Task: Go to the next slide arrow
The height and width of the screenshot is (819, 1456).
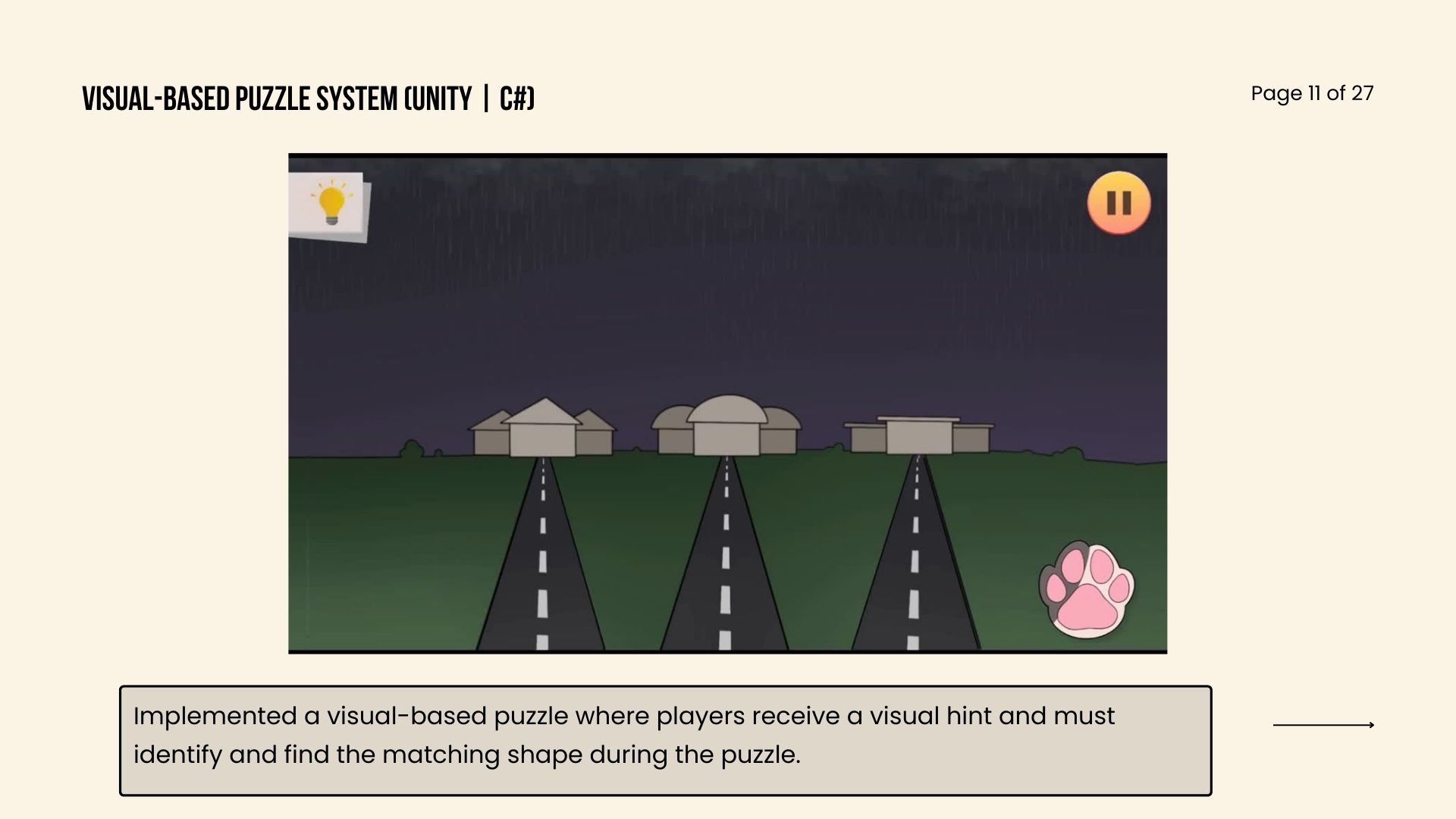Action: [x=1323, y=725]
